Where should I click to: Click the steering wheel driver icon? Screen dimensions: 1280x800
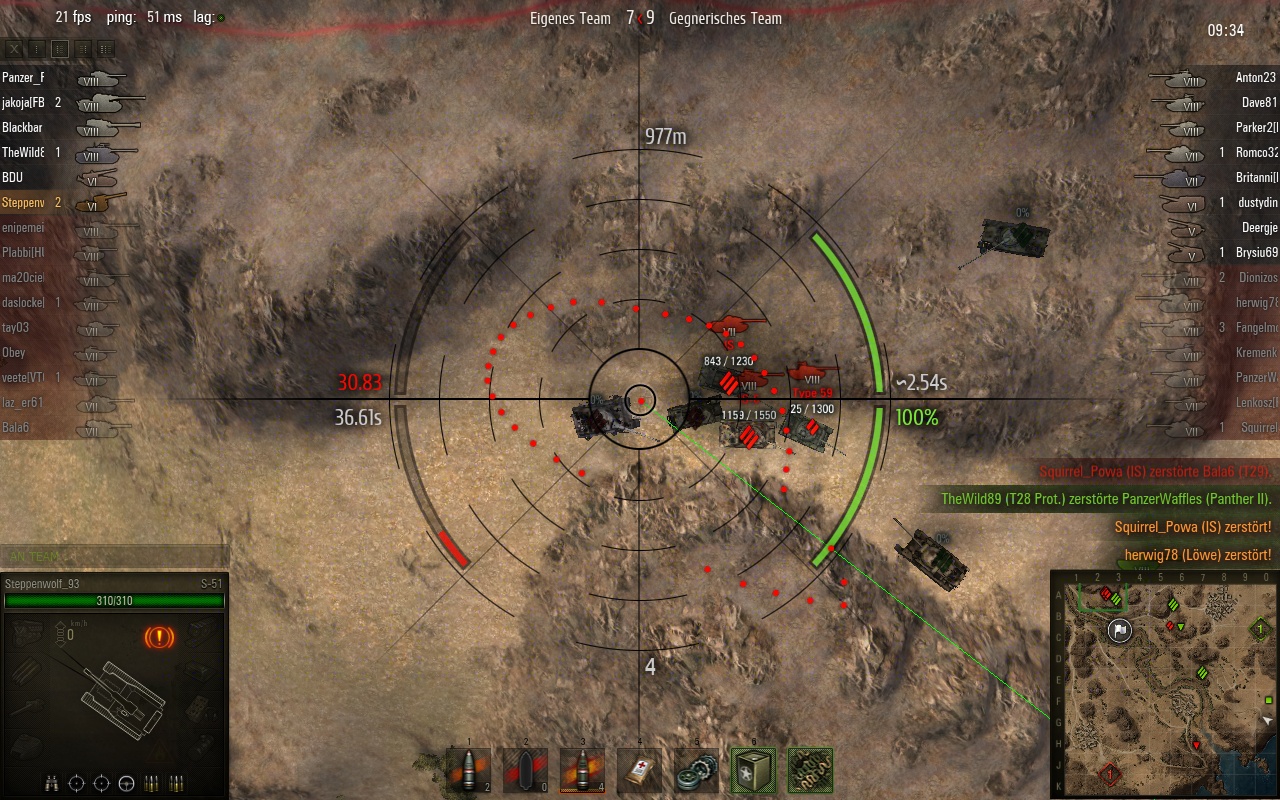coord(126,783)
